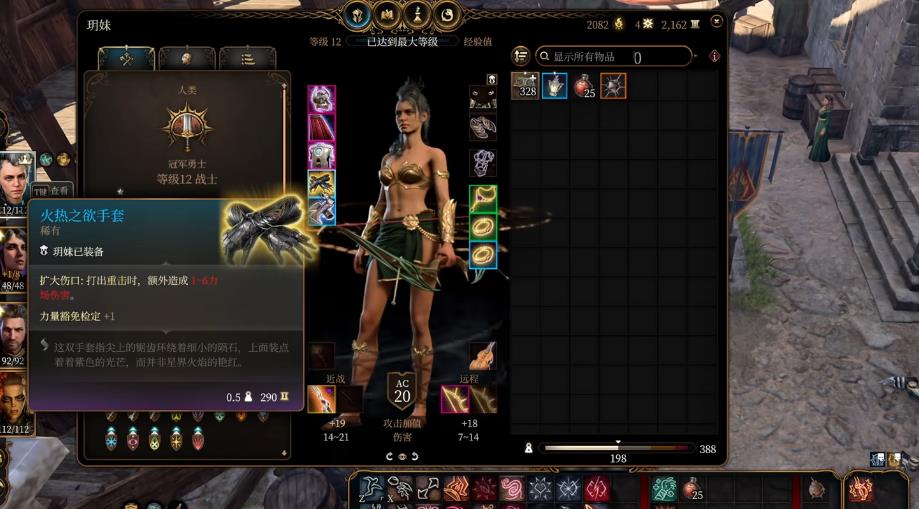Image resolution: width=919 pixels, height=509 pixels.
Task: Click the equipped red cloak slot
Action: coord(321,127)
